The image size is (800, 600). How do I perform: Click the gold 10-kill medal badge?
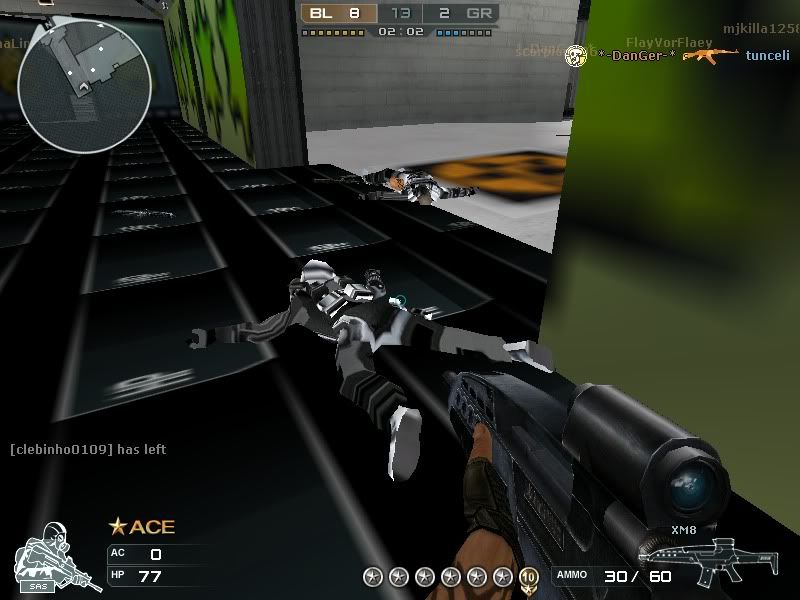pyautogui.click(x=529, y=577)
